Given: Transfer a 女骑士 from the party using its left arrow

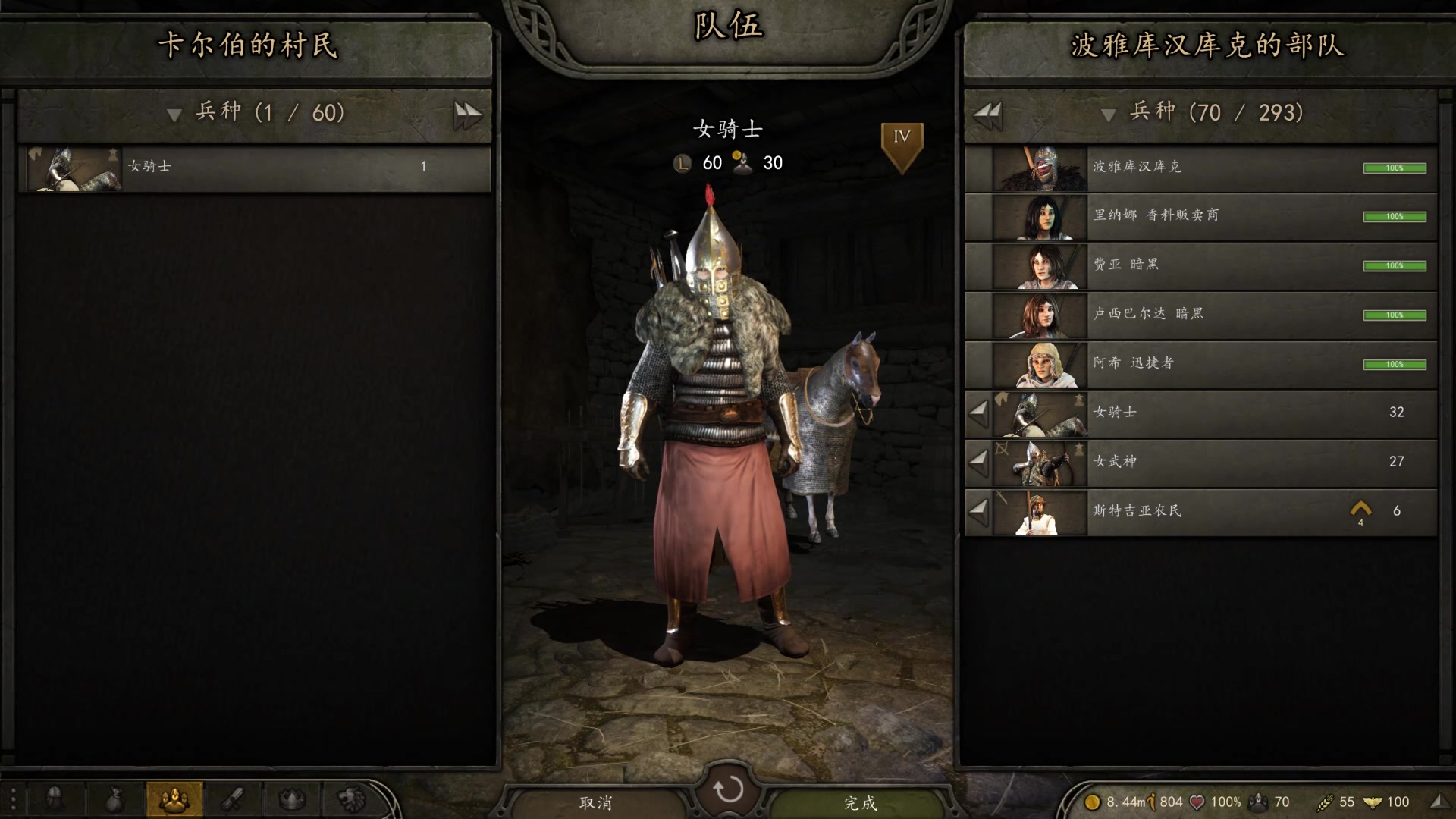Looking at the screenshot, I should point(979,413).
